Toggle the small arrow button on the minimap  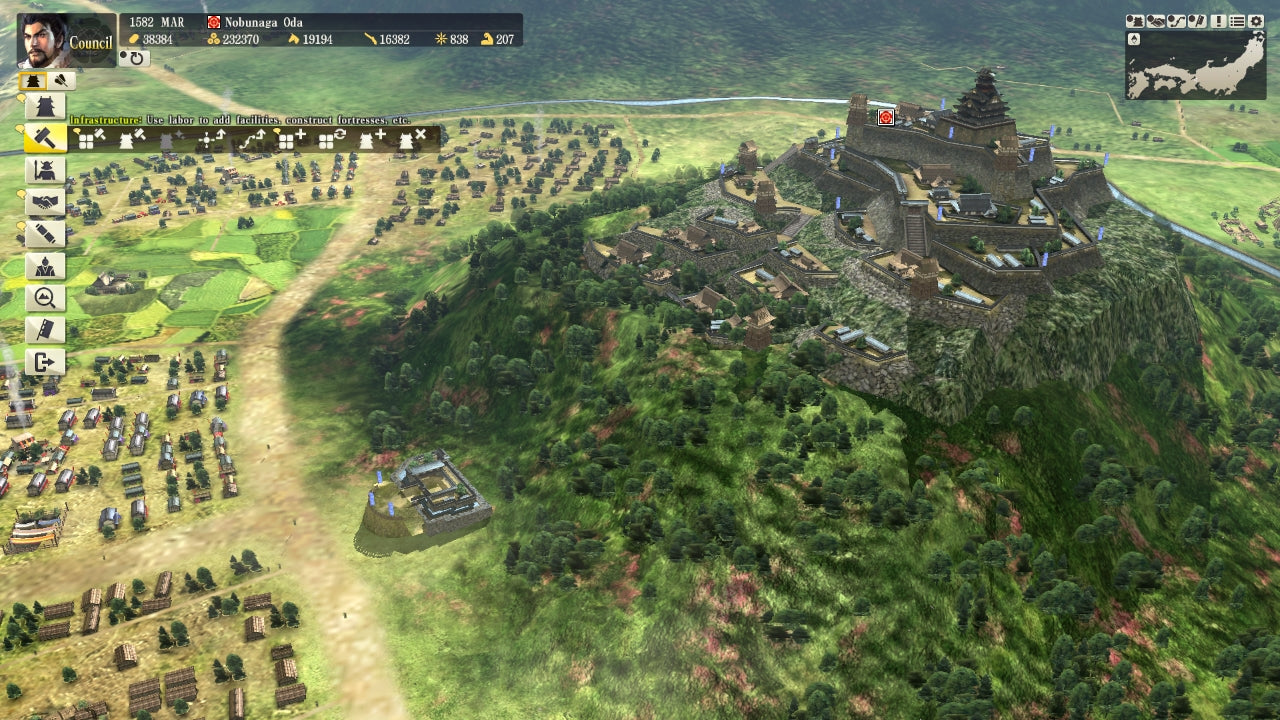[x=1134, y=40]
